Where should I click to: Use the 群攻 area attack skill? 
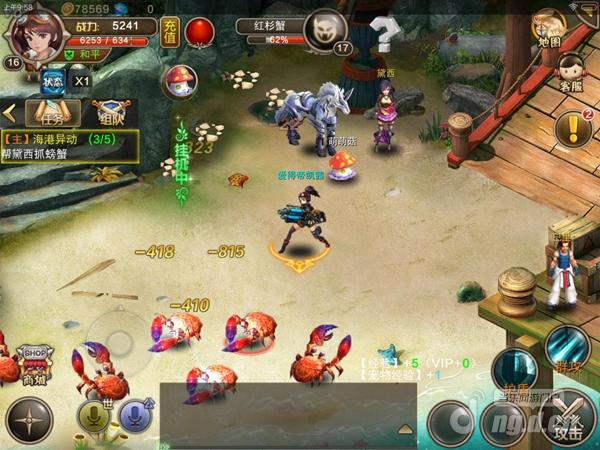567,347
